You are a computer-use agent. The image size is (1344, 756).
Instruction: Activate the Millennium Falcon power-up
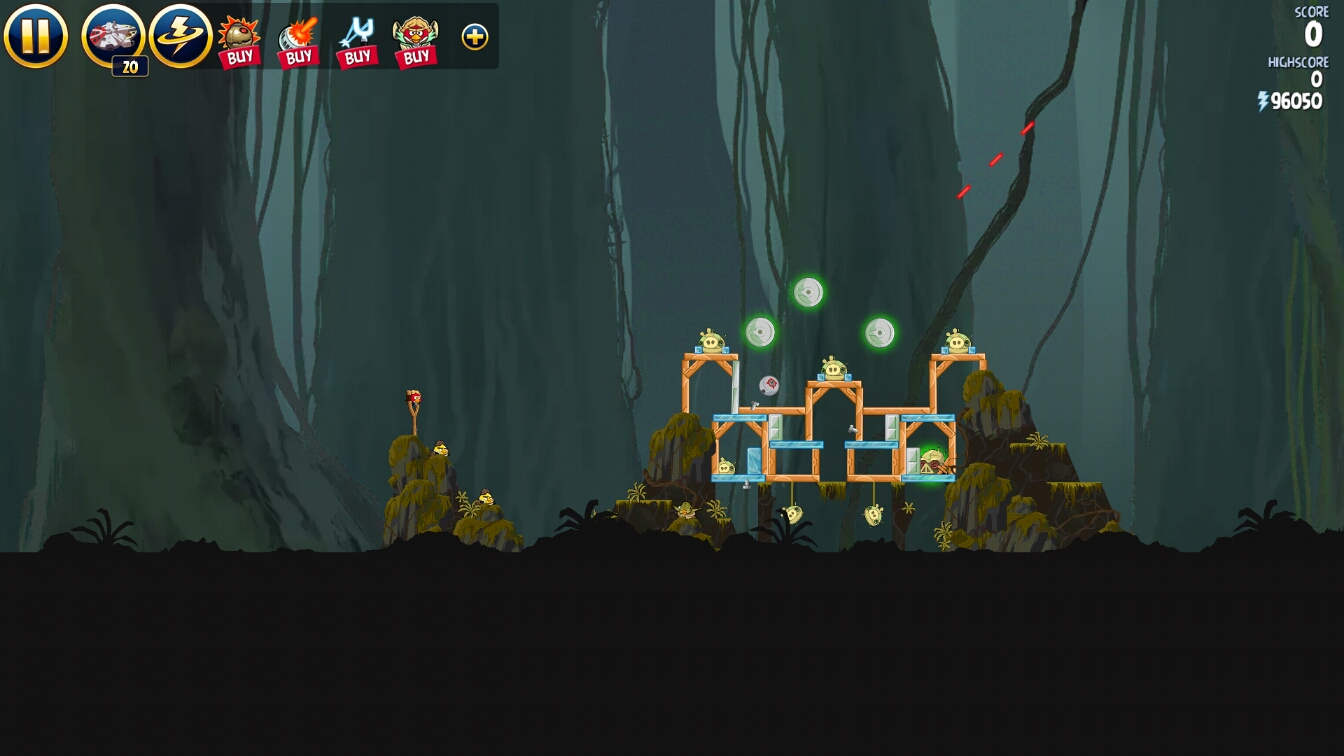[x=113, y=37]
